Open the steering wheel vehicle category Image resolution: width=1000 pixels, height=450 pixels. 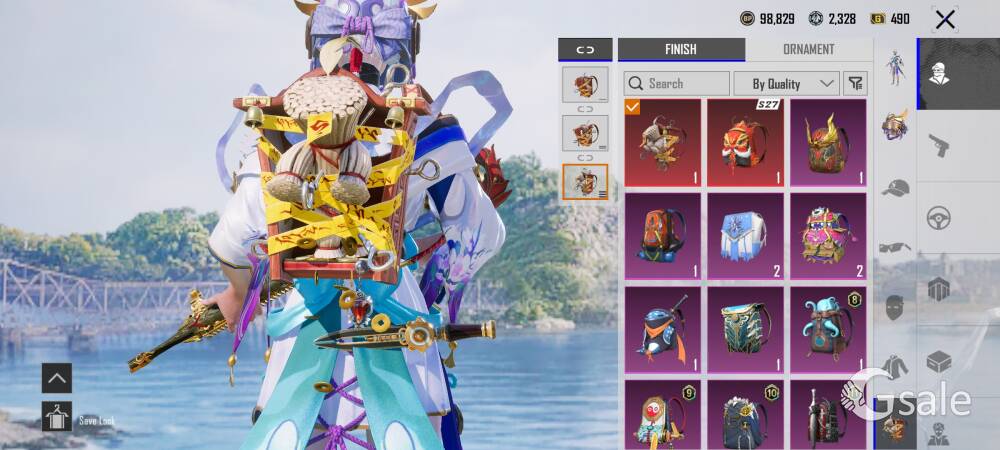coord(938,217)
